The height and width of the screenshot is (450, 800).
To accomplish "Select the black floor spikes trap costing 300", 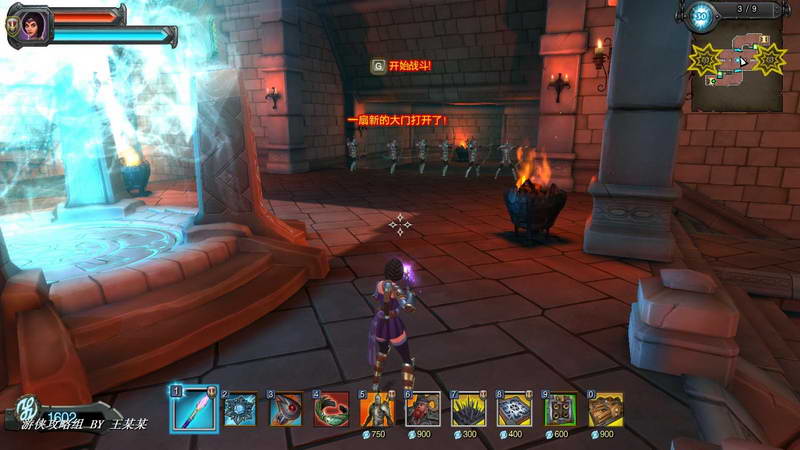I will [x=469, y=409].
